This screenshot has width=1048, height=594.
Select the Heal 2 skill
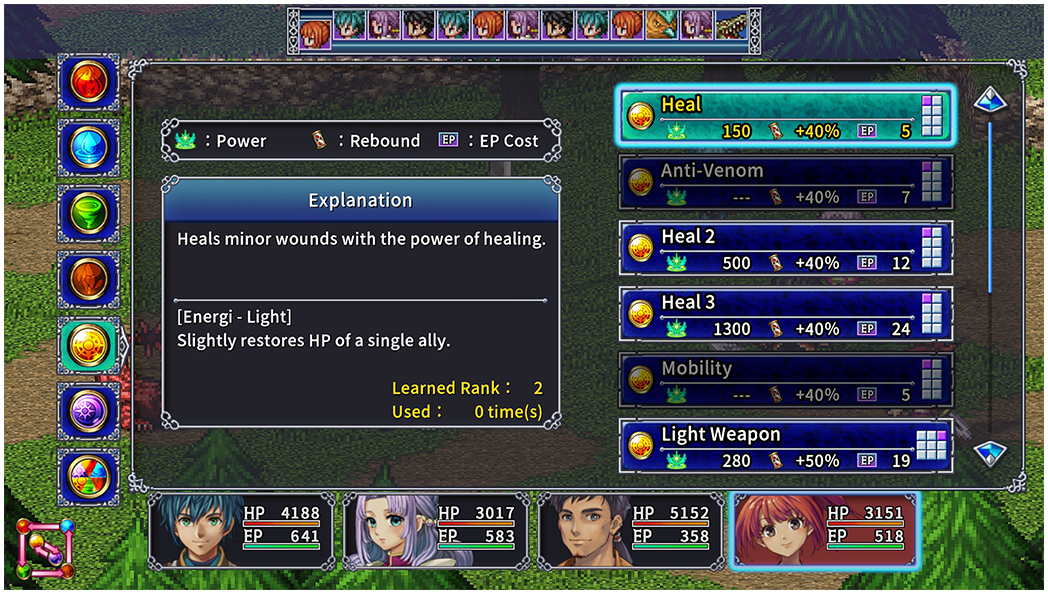(785, 249)
